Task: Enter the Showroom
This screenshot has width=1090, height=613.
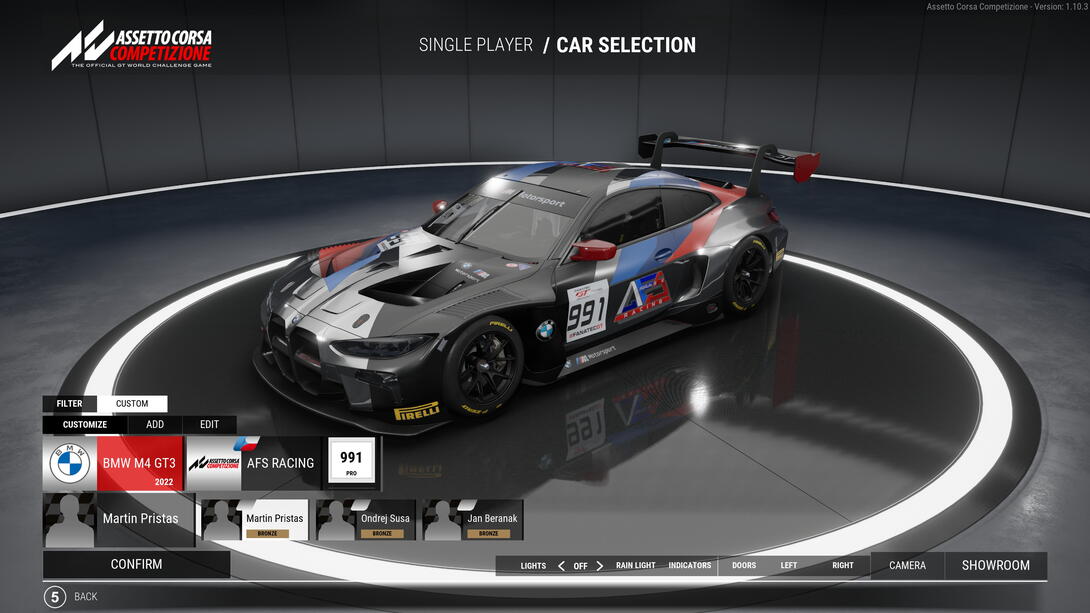Action: tap(995, 566)
